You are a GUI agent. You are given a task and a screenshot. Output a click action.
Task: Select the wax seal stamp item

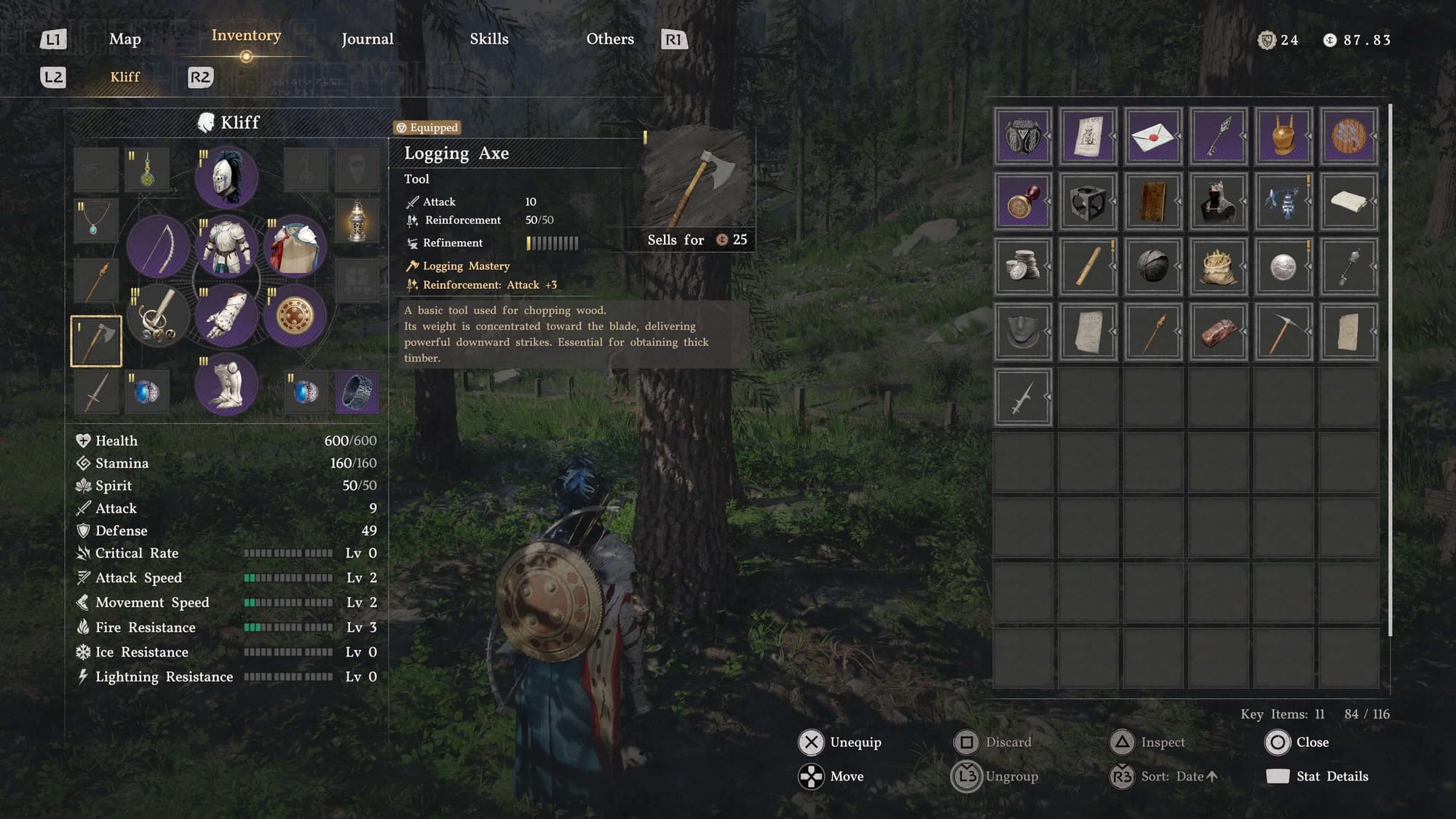[1022, 202]
